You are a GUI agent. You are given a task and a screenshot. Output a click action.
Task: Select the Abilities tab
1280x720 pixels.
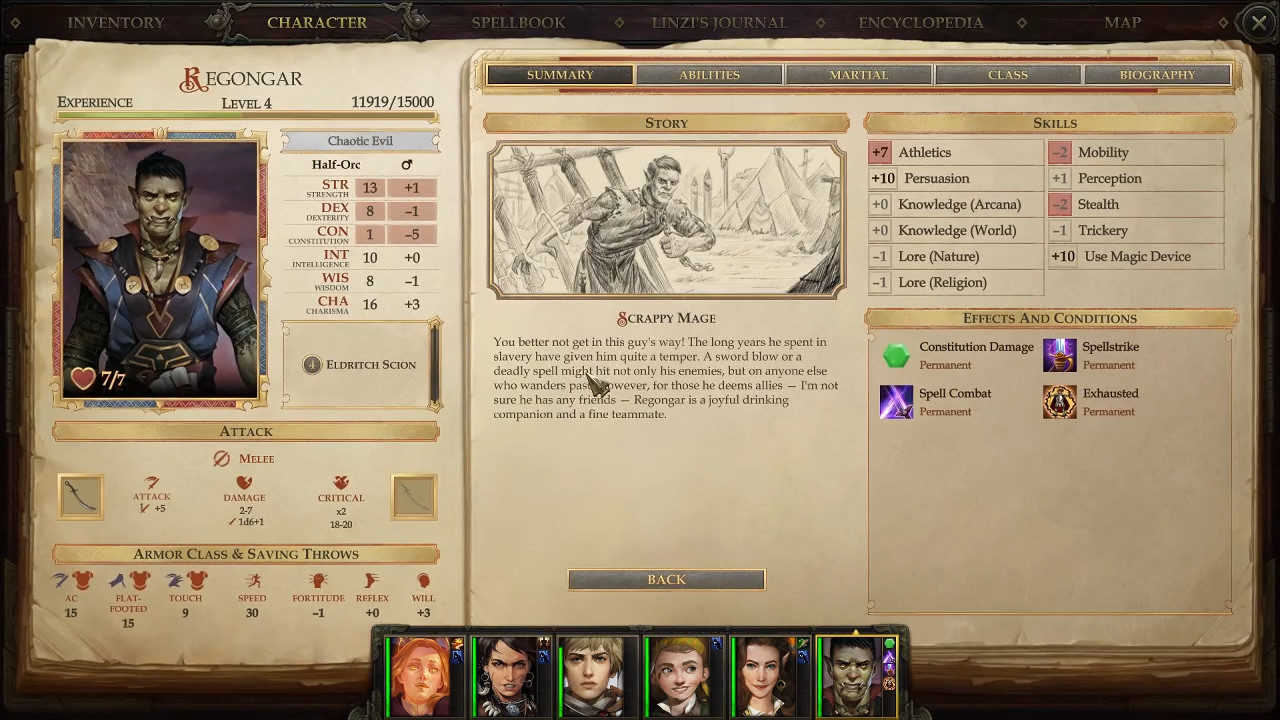coord(709,75)
